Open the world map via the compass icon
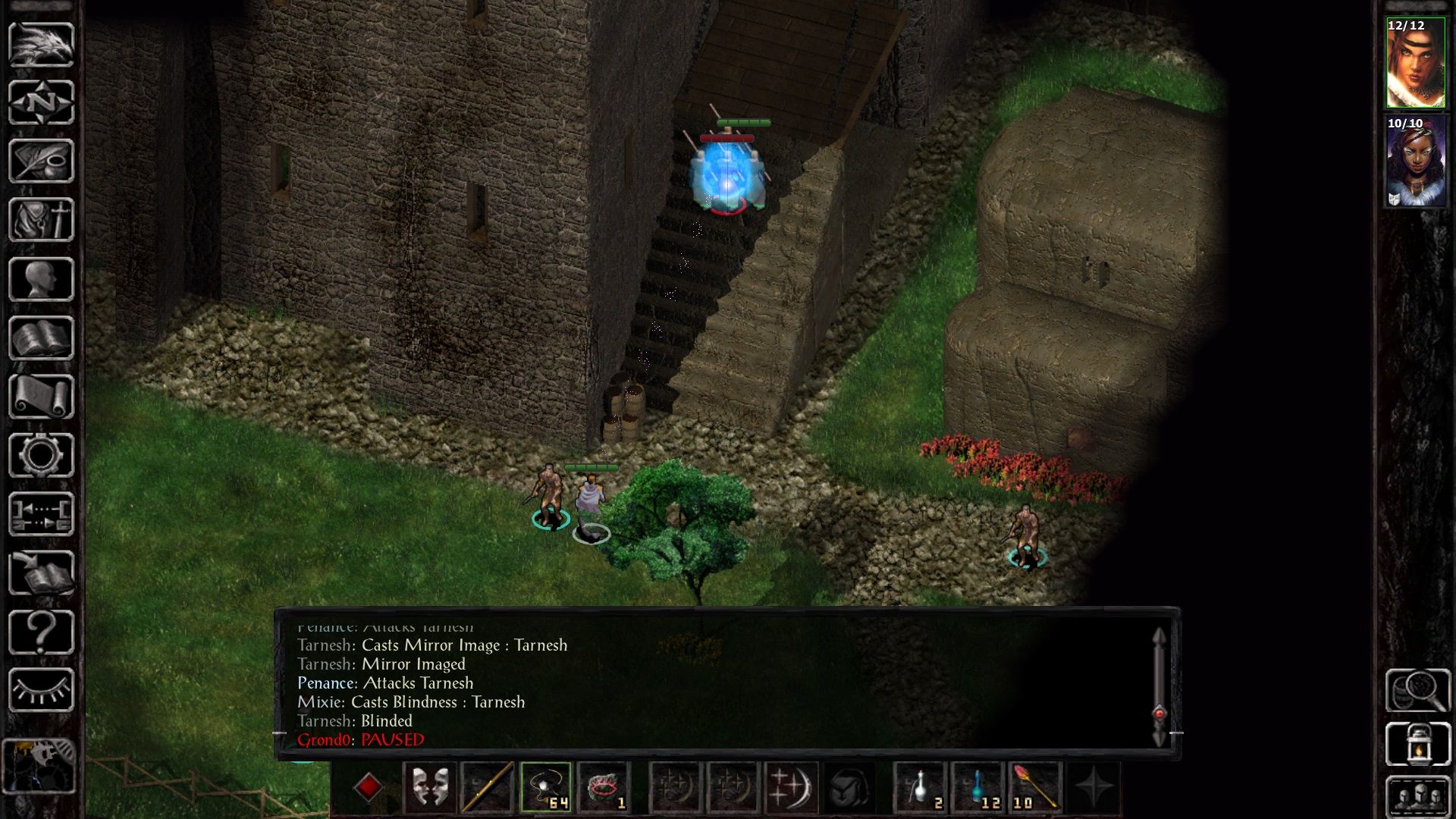The width and height of the screenshot is (1456, 819). click(42, 100)
